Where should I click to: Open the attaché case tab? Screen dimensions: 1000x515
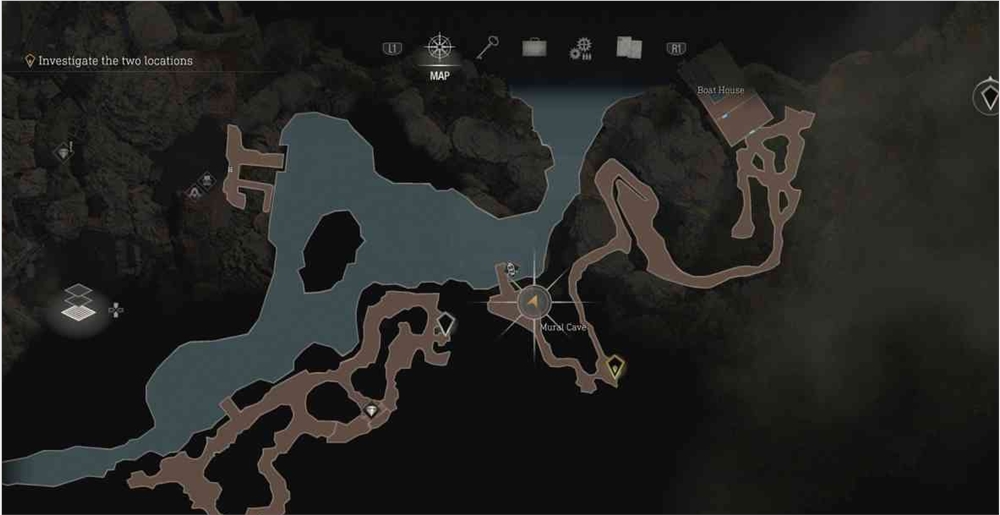pos(534,47)
